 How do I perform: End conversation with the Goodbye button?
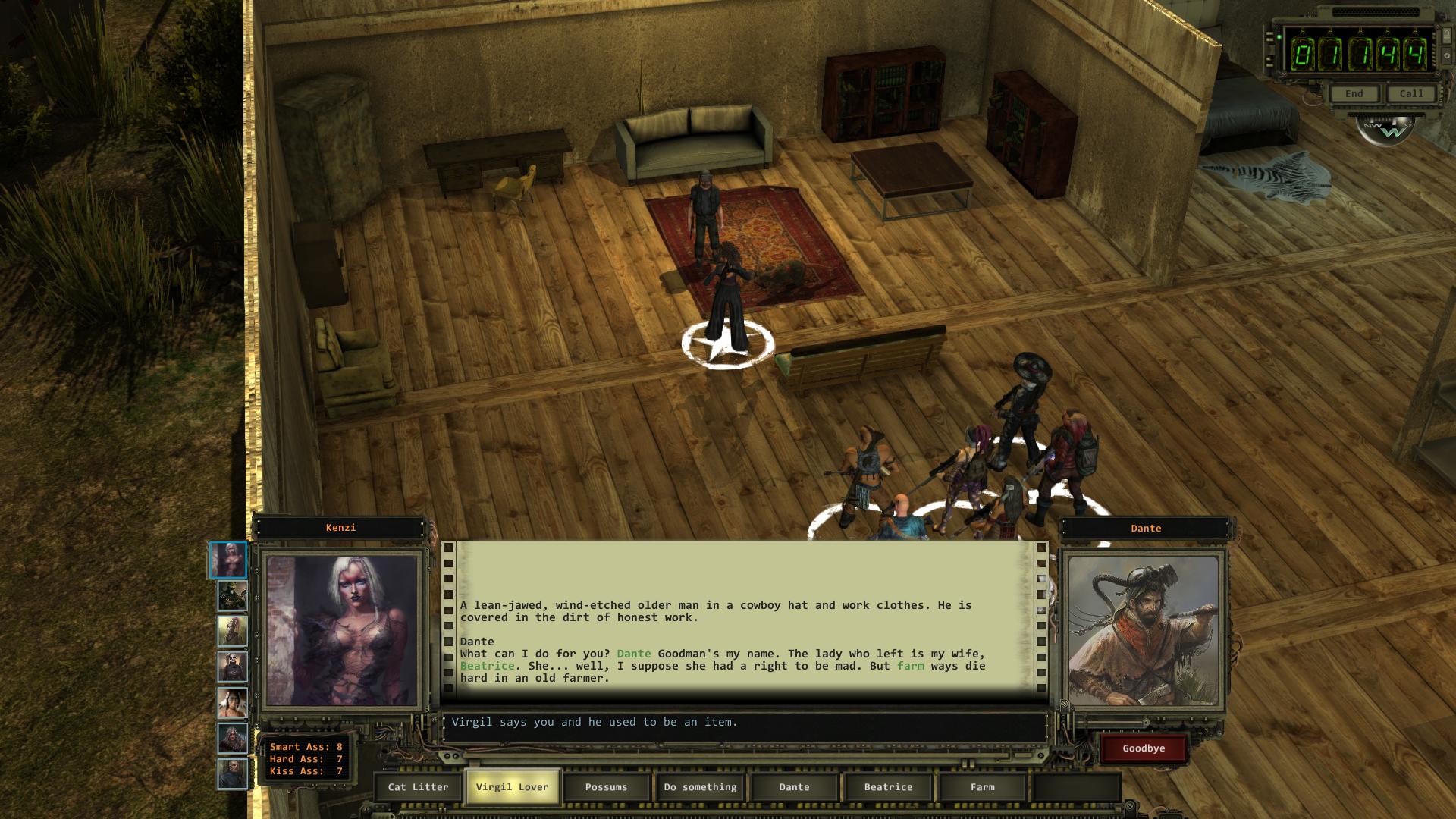(1144, 748)
